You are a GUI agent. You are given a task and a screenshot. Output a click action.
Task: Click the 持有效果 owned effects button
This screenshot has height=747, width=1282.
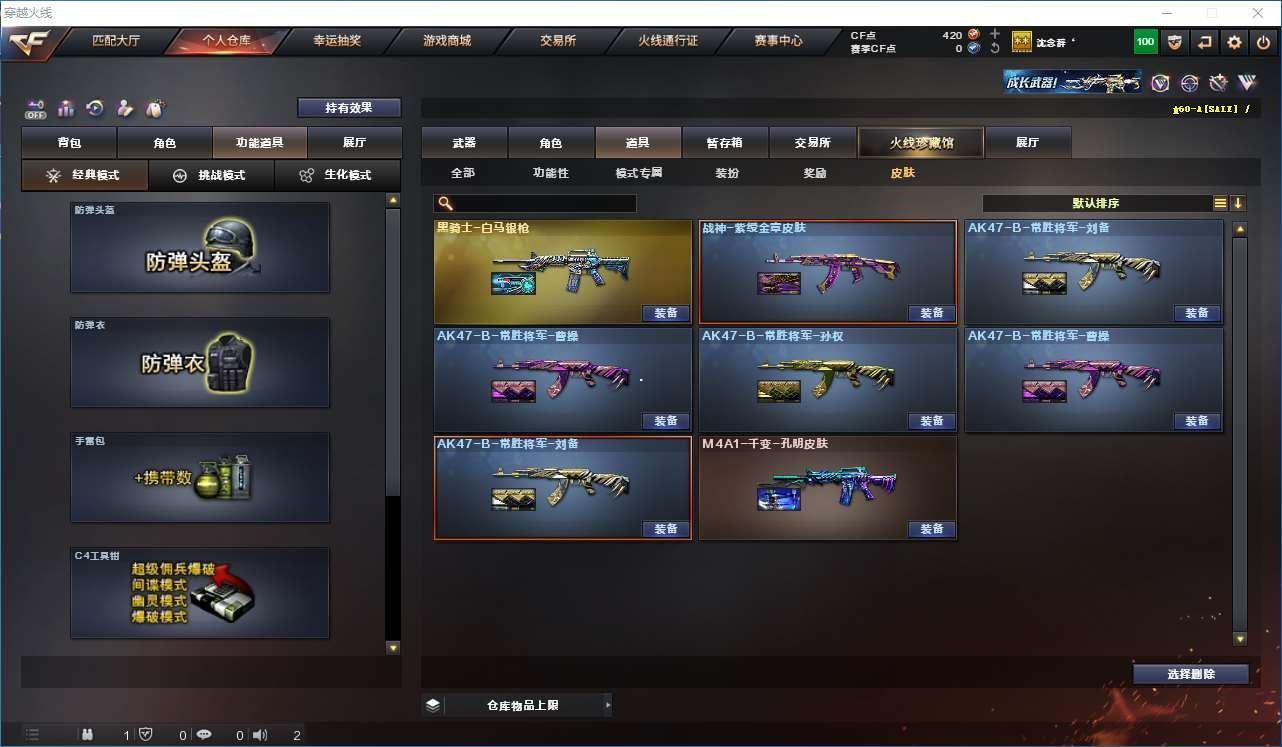348,108
